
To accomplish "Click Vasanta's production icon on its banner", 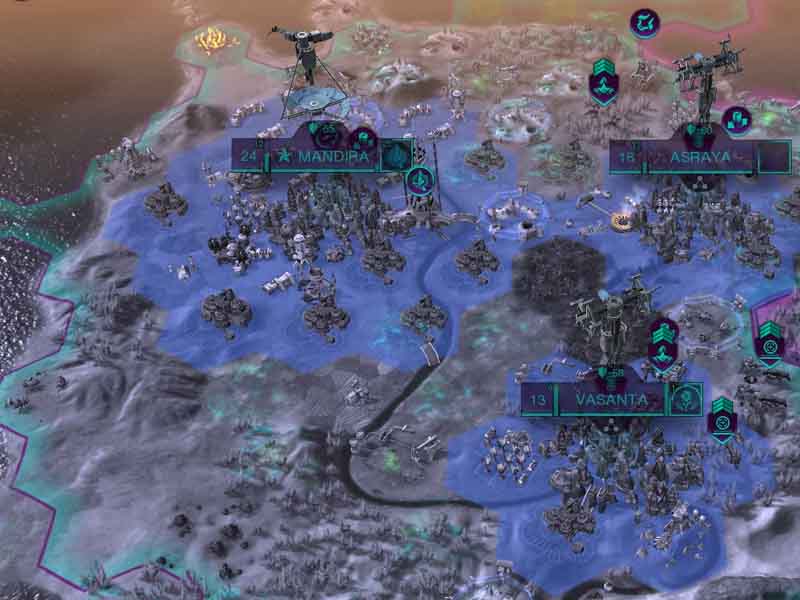I will point(686,399).
